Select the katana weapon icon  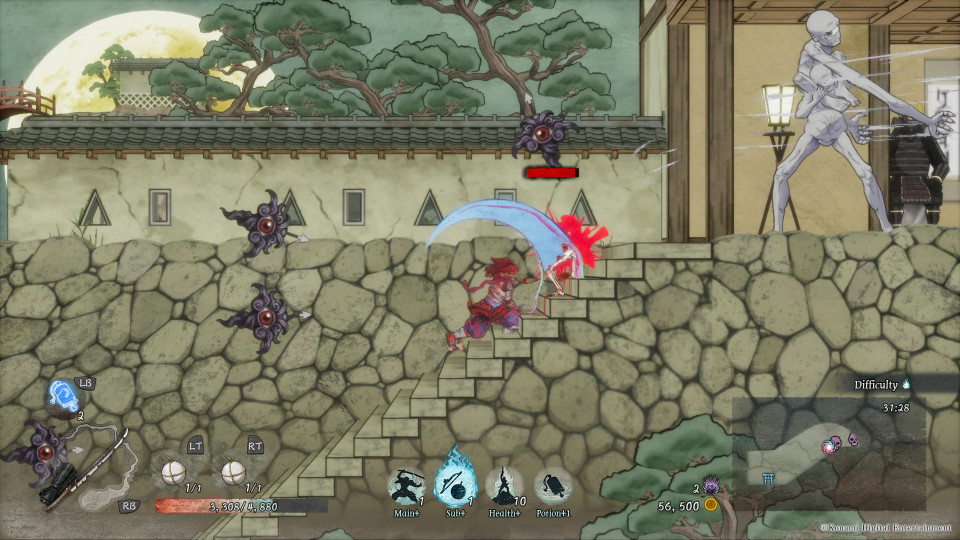(x=85, y=469)
